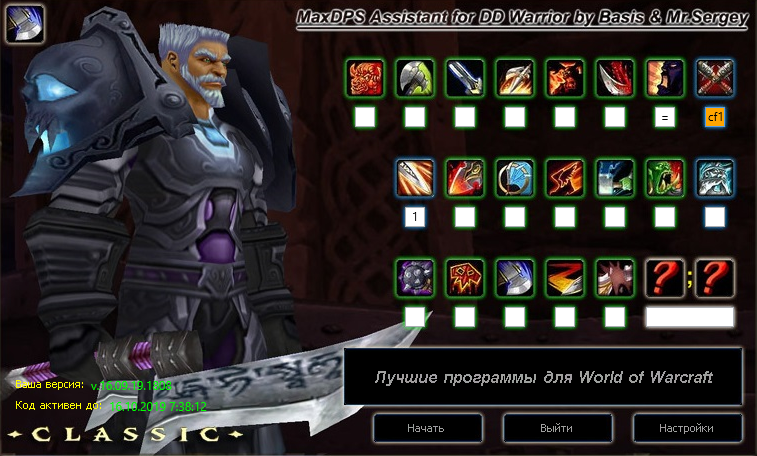This screenshot has height=456, width=757.
Task: Click the red demon ability icon
Action: click(x=565, y=77)
